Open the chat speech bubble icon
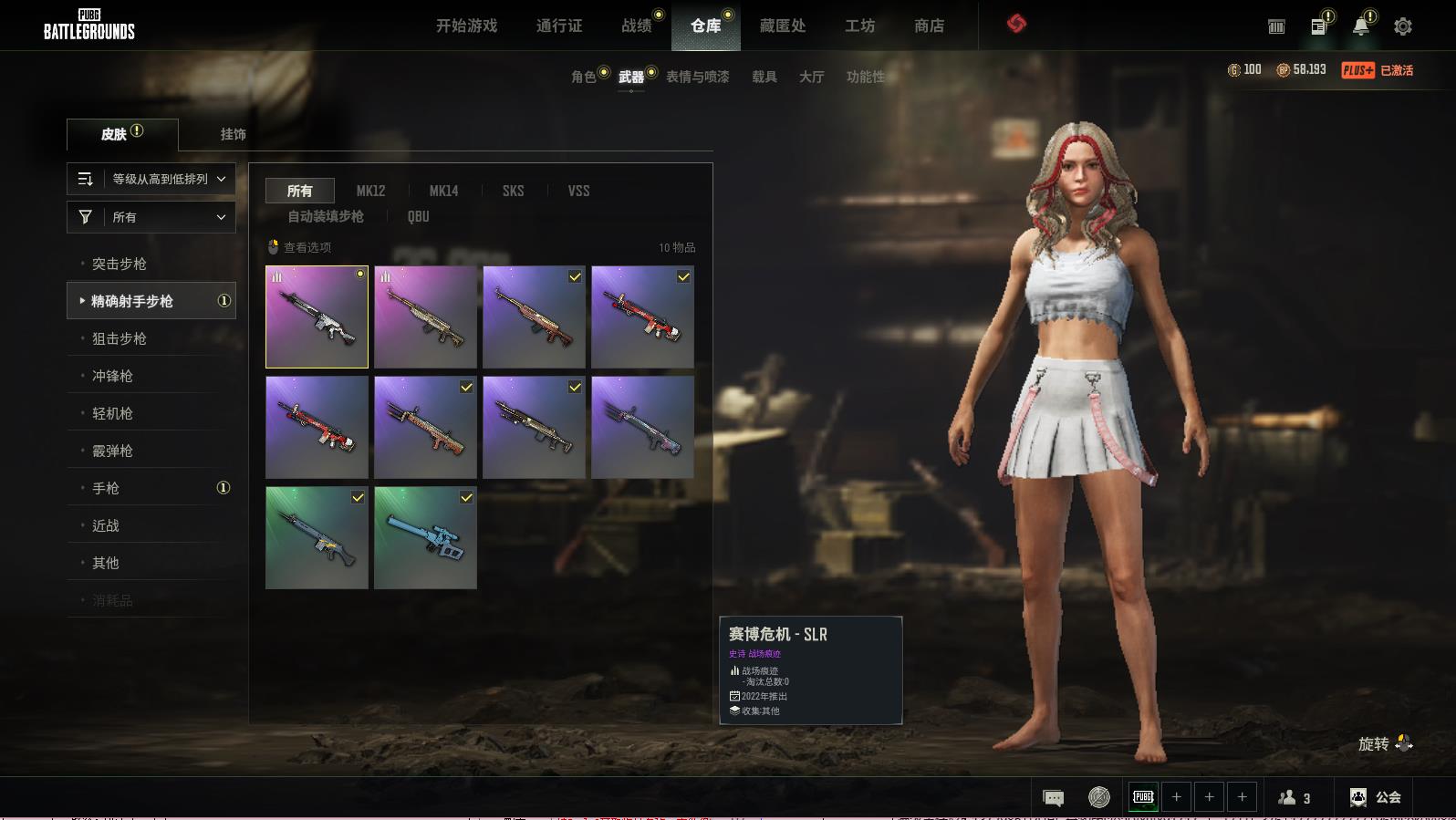Viewport: 1456px width, 820px height. click(x=1053, y=797)
